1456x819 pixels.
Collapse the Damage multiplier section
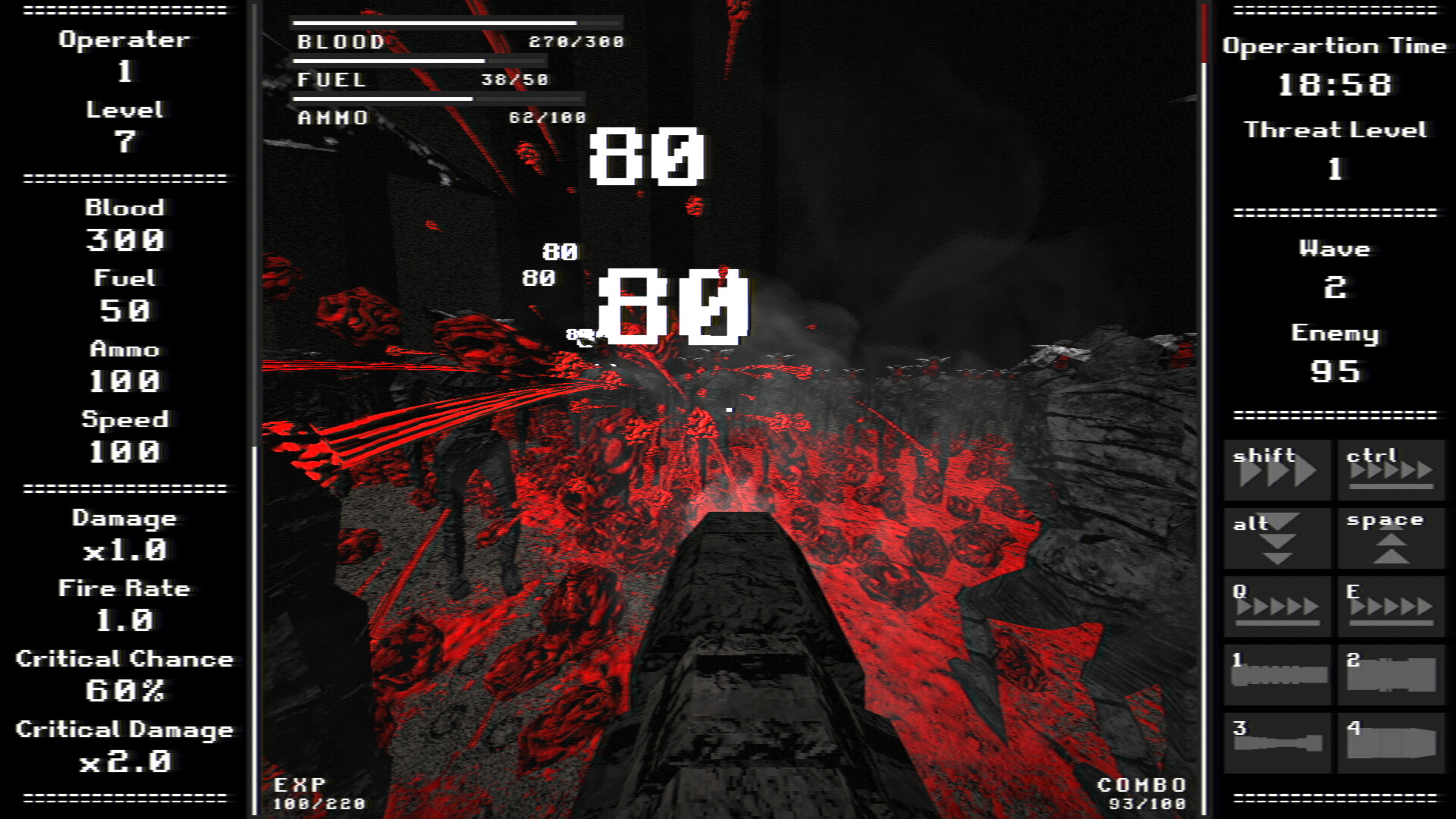124,518
